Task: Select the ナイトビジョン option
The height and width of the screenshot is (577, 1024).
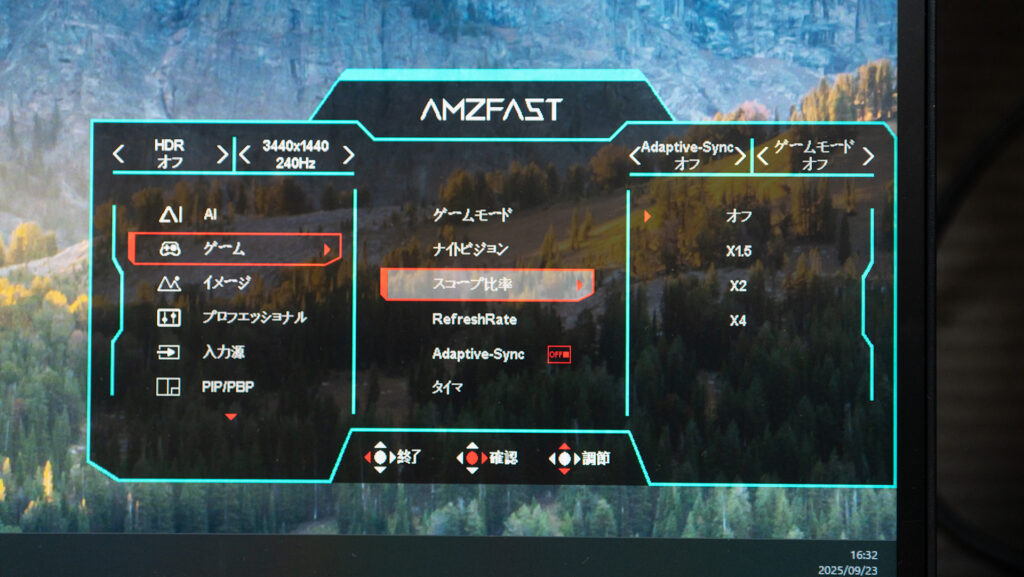Action: tap(471, 249)
